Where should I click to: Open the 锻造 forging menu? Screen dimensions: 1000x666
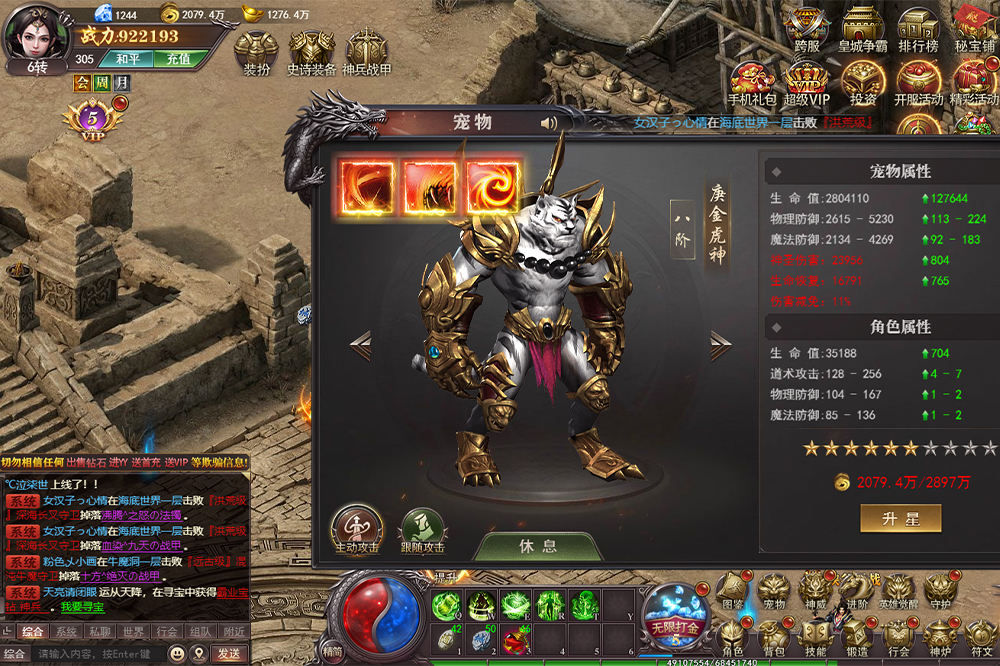[x=856, y=635]
